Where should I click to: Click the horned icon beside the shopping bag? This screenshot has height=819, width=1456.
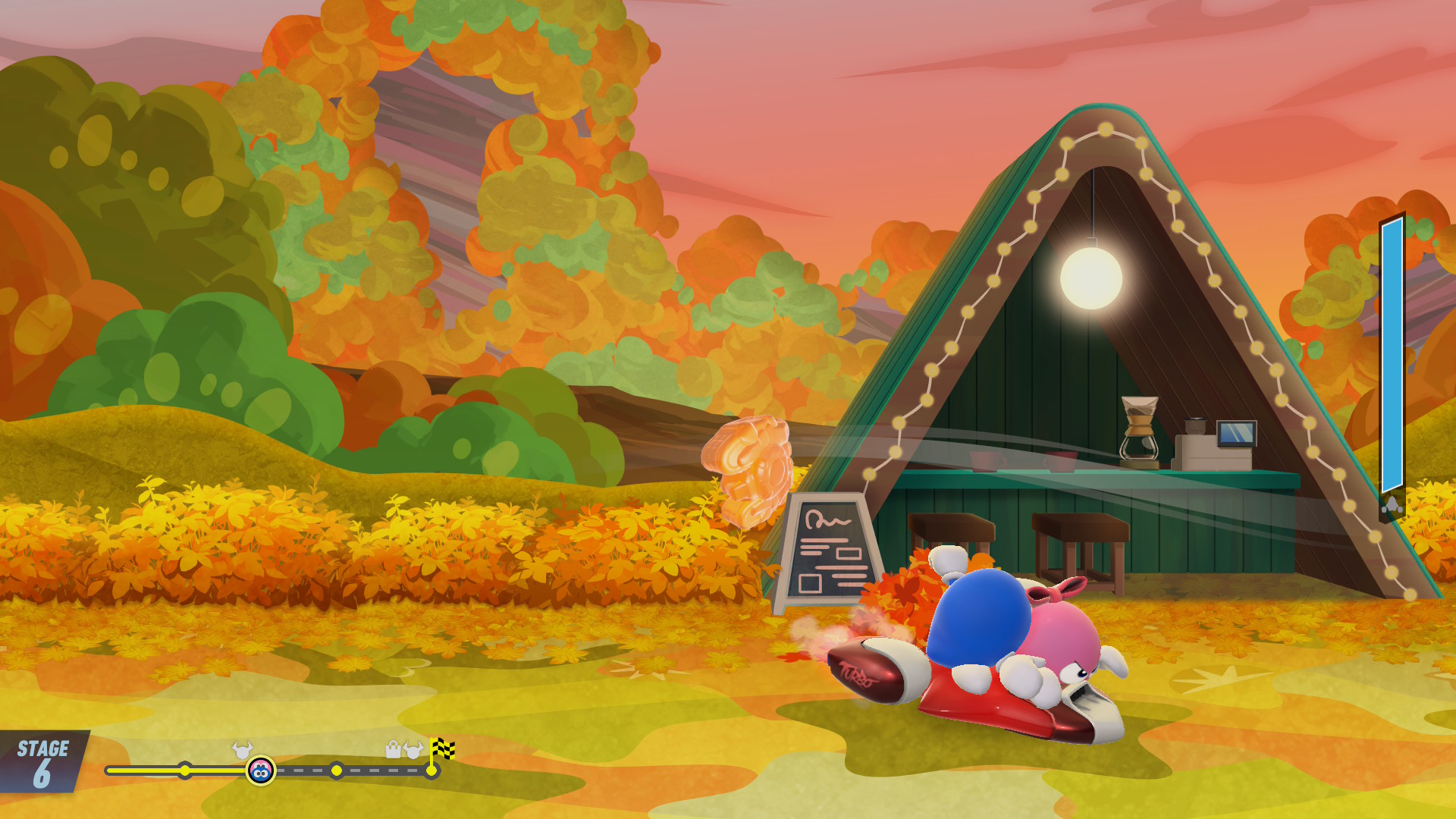pyautogui.click(x=413, y=751)
